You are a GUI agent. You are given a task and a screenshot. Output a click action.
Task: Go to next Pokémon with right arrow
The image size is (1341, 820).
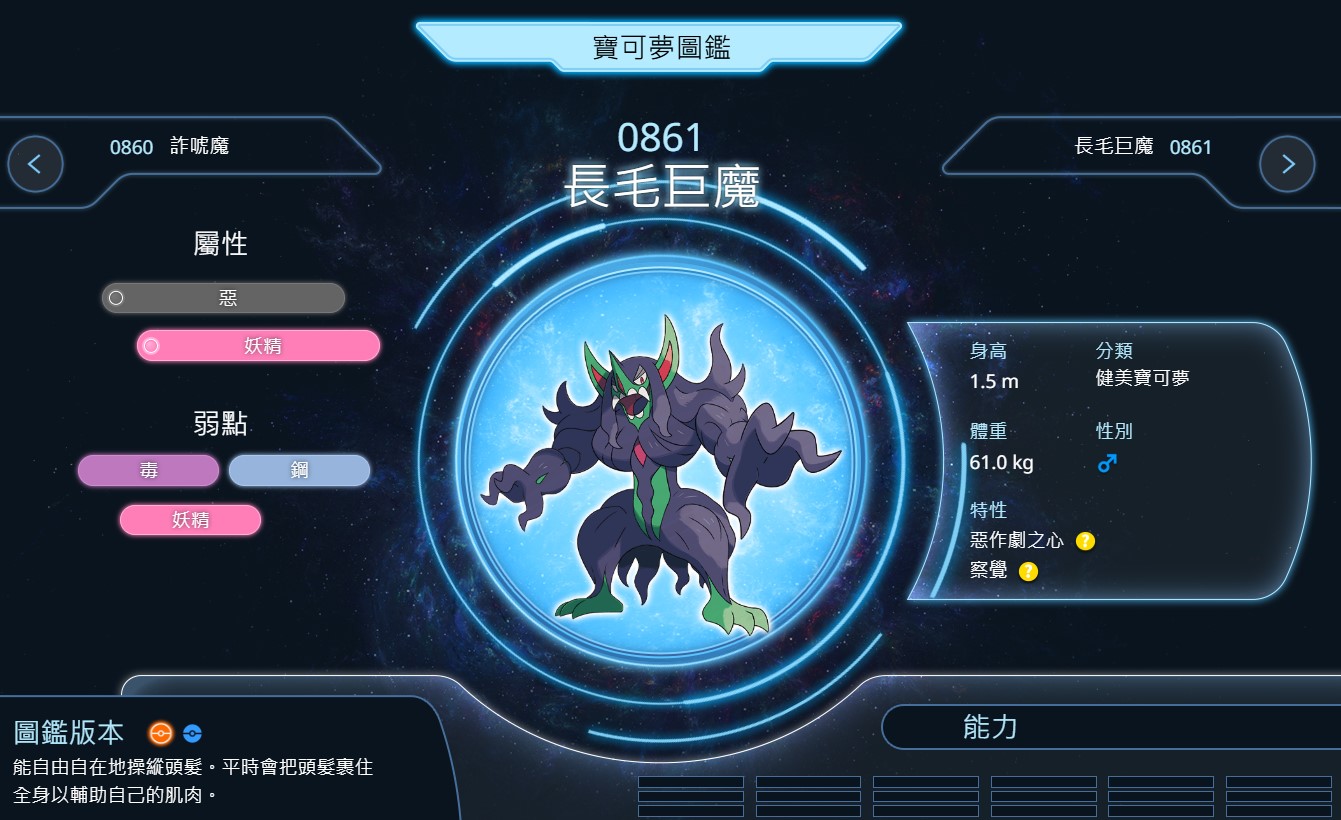click(x=1287, y=164)
